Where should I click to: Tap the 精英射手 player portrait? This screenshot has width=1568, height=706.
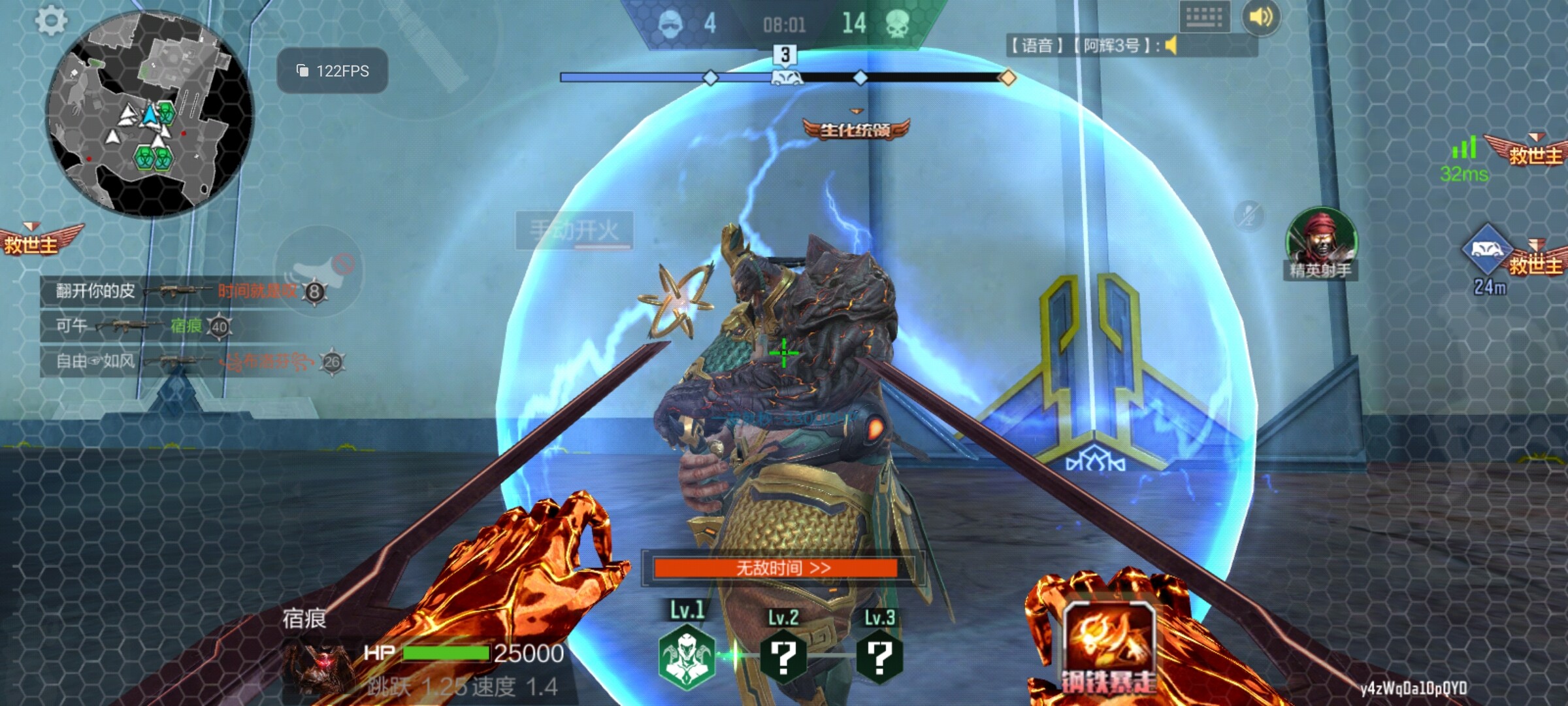click(1321, 242)
